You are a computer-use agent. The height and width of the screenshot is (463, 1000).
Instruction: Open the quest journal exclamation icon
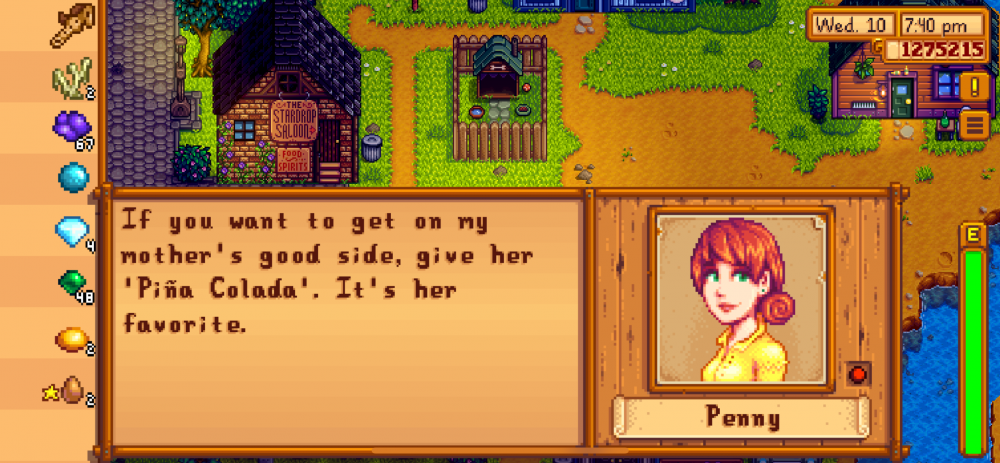click(973, 88)
